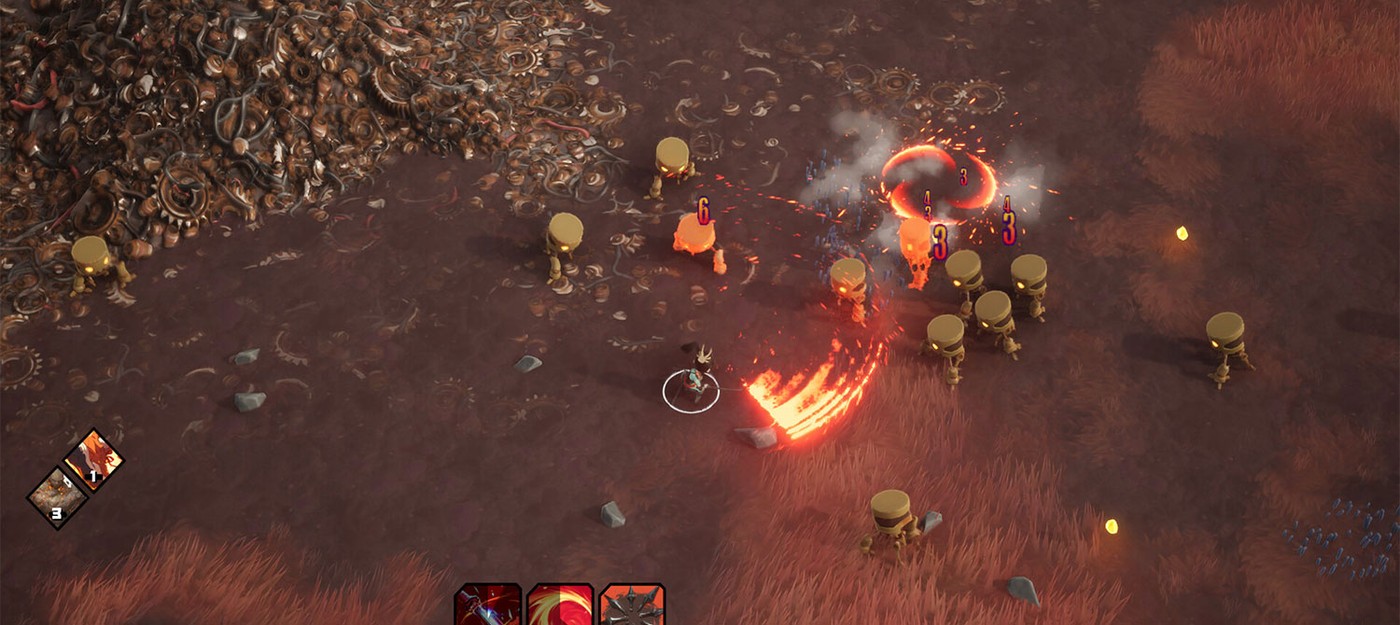Activate the sword slash ability icon
Viewport: 1400px width, 625px height.
[487, 606]
